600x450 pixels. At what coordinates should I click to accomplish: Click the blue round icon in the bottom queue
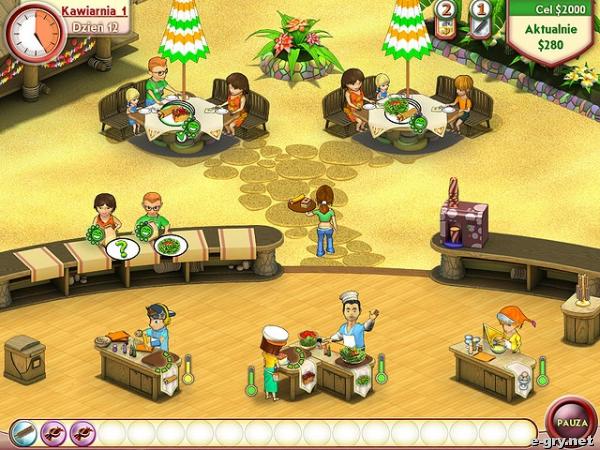[25, 433]
